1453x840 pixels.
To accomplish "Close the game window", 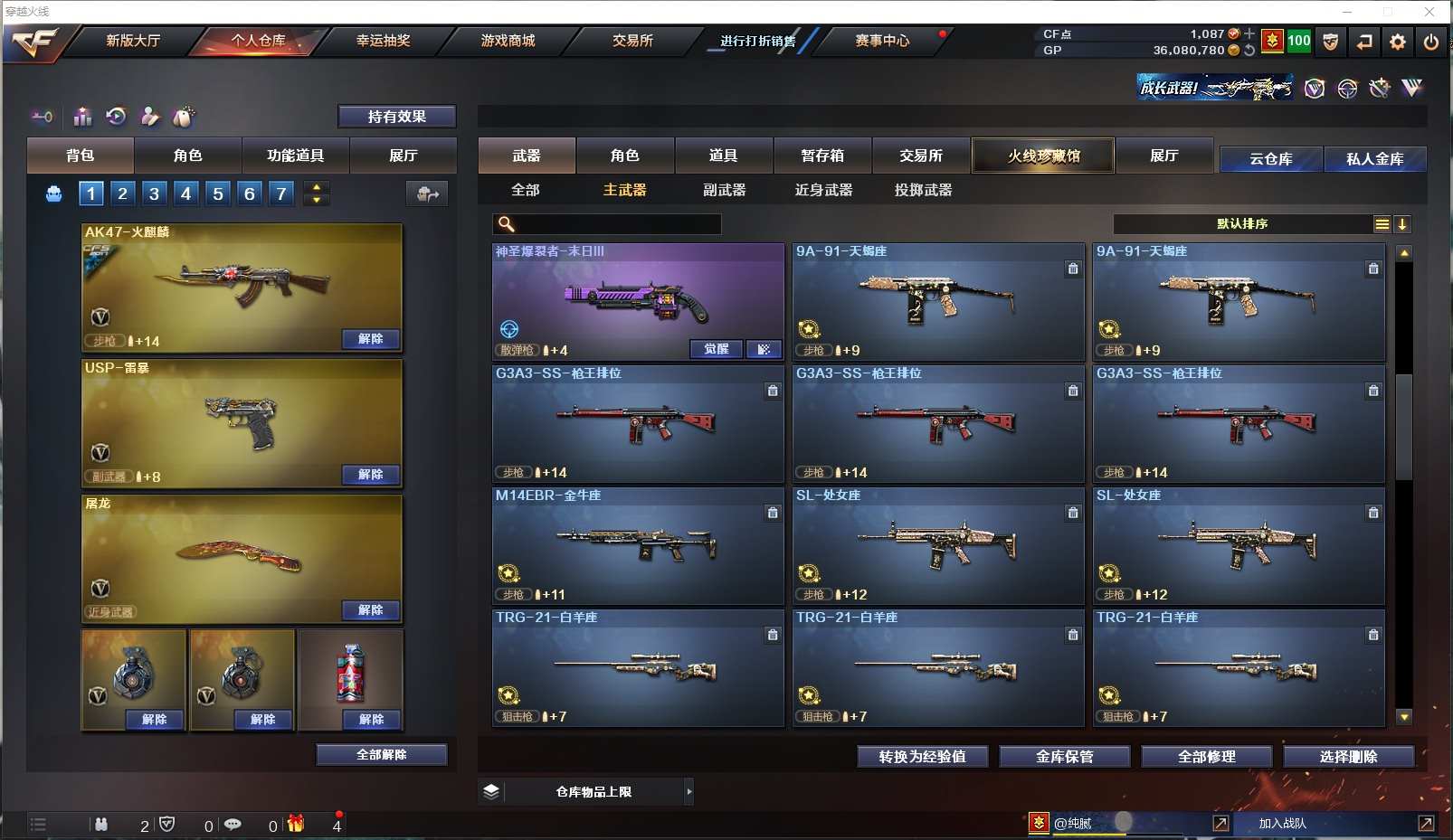I will pos(1429,12).
